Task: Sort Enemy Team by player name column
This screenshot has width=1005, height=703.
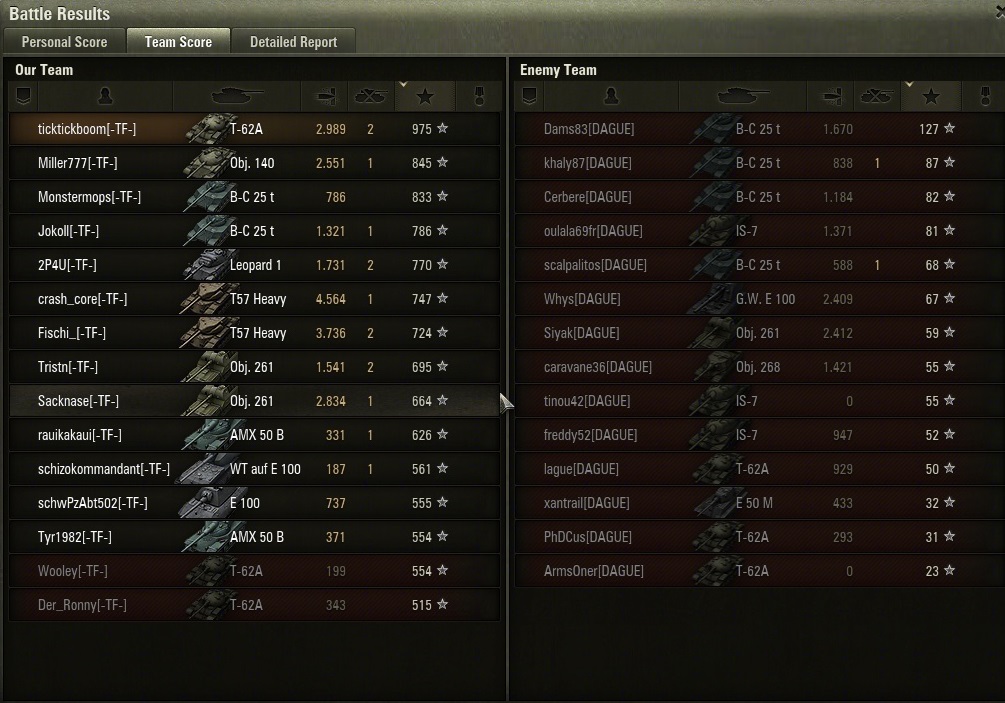Action: pos(611,96)
